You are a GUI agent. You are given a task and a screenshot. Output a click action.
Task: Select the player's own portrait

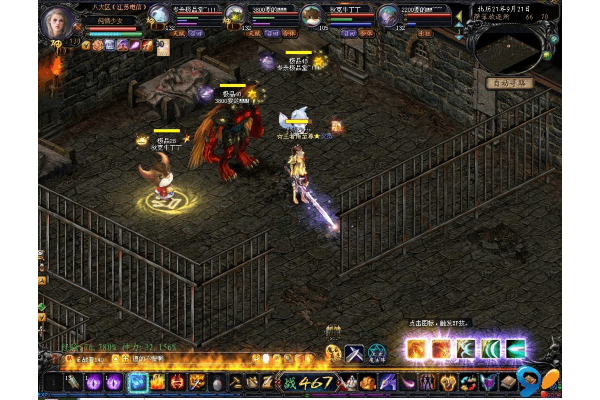coord(58,22)
